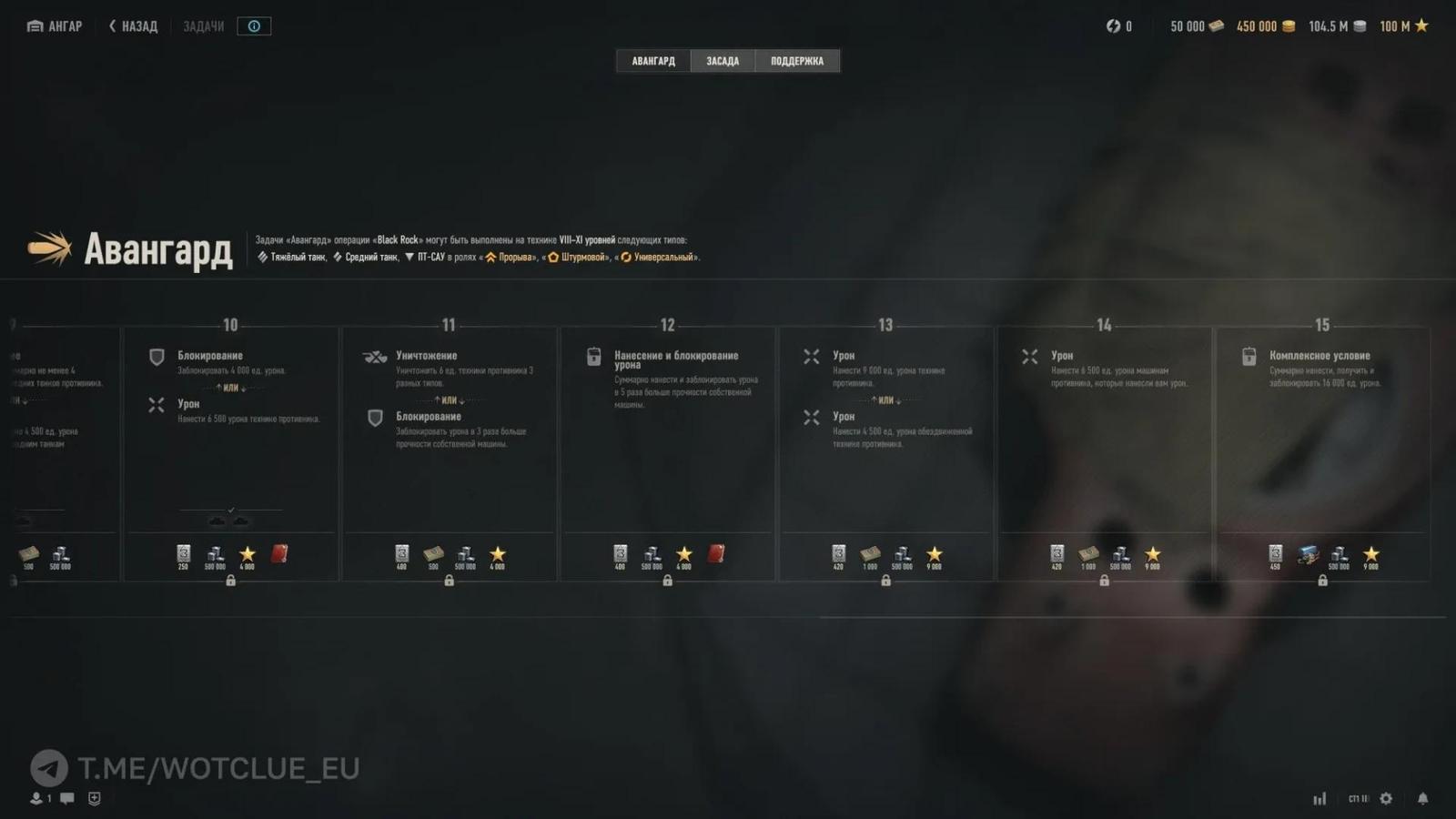Expand the ИЛИ condition on task 13

(885, 399)
